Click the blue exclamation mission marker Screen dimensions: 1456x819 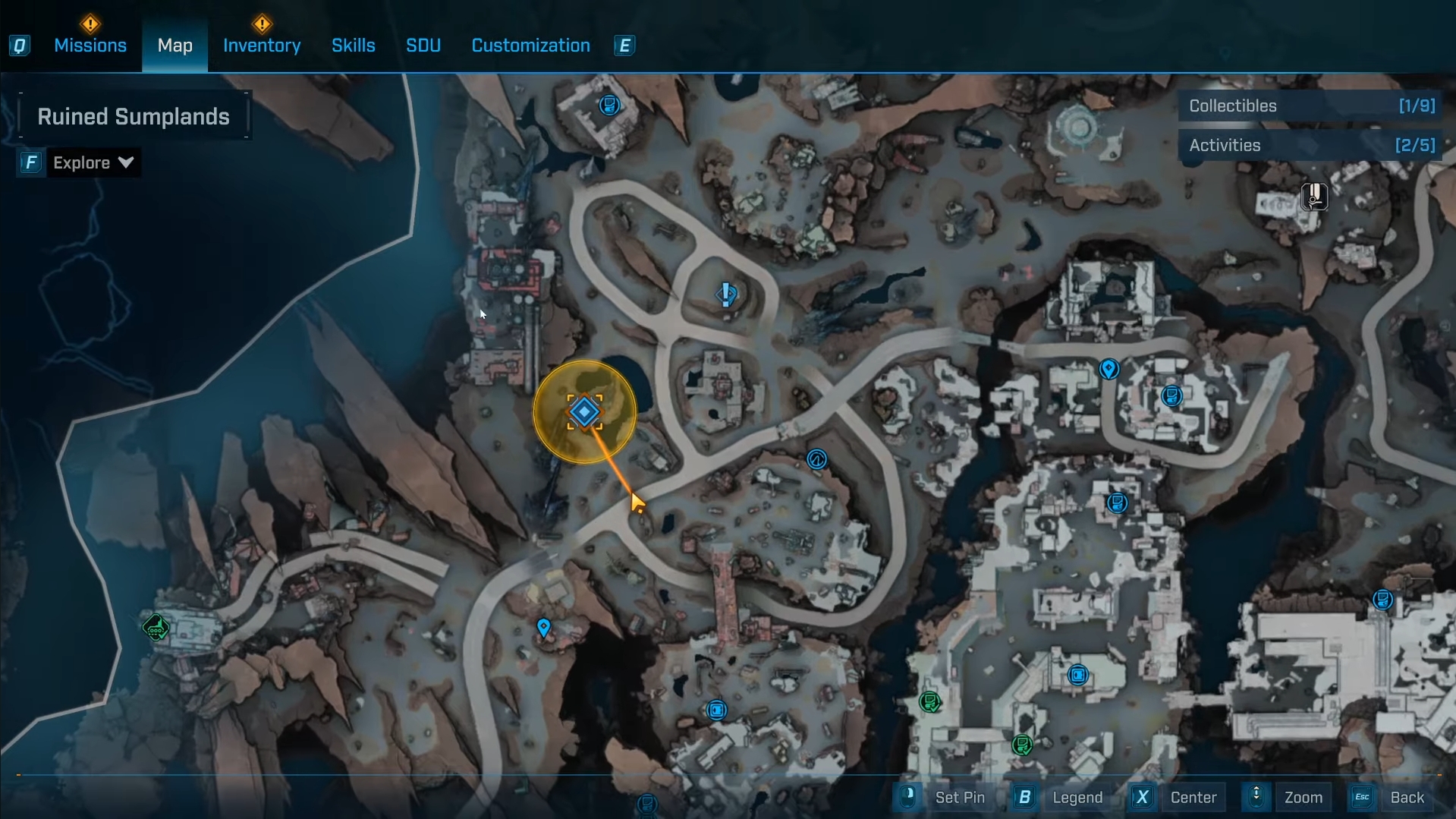coord(726,294)
